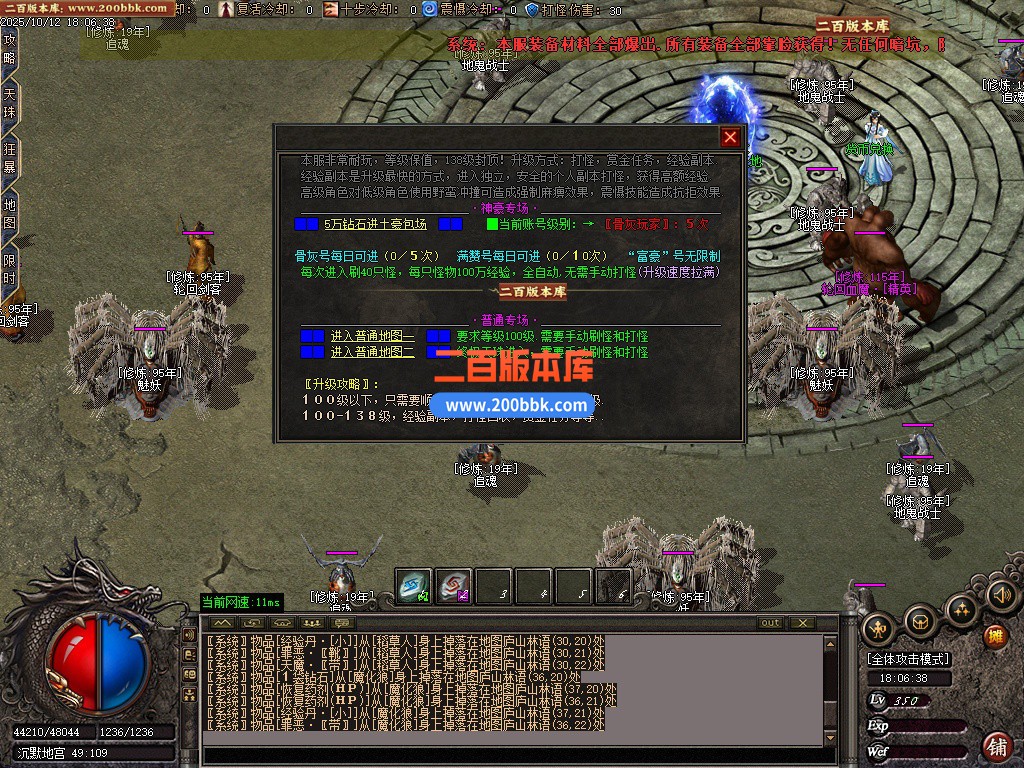1024x768 pixels.
Task: Choose 进入普通地图一 link
Action: point(372,337)
